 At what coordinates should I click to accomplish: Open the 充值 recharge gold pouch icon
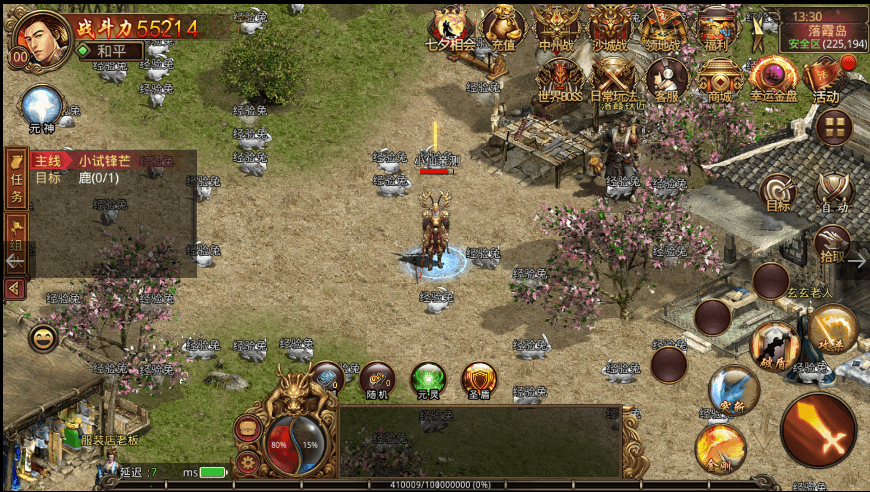pos(502,26)
